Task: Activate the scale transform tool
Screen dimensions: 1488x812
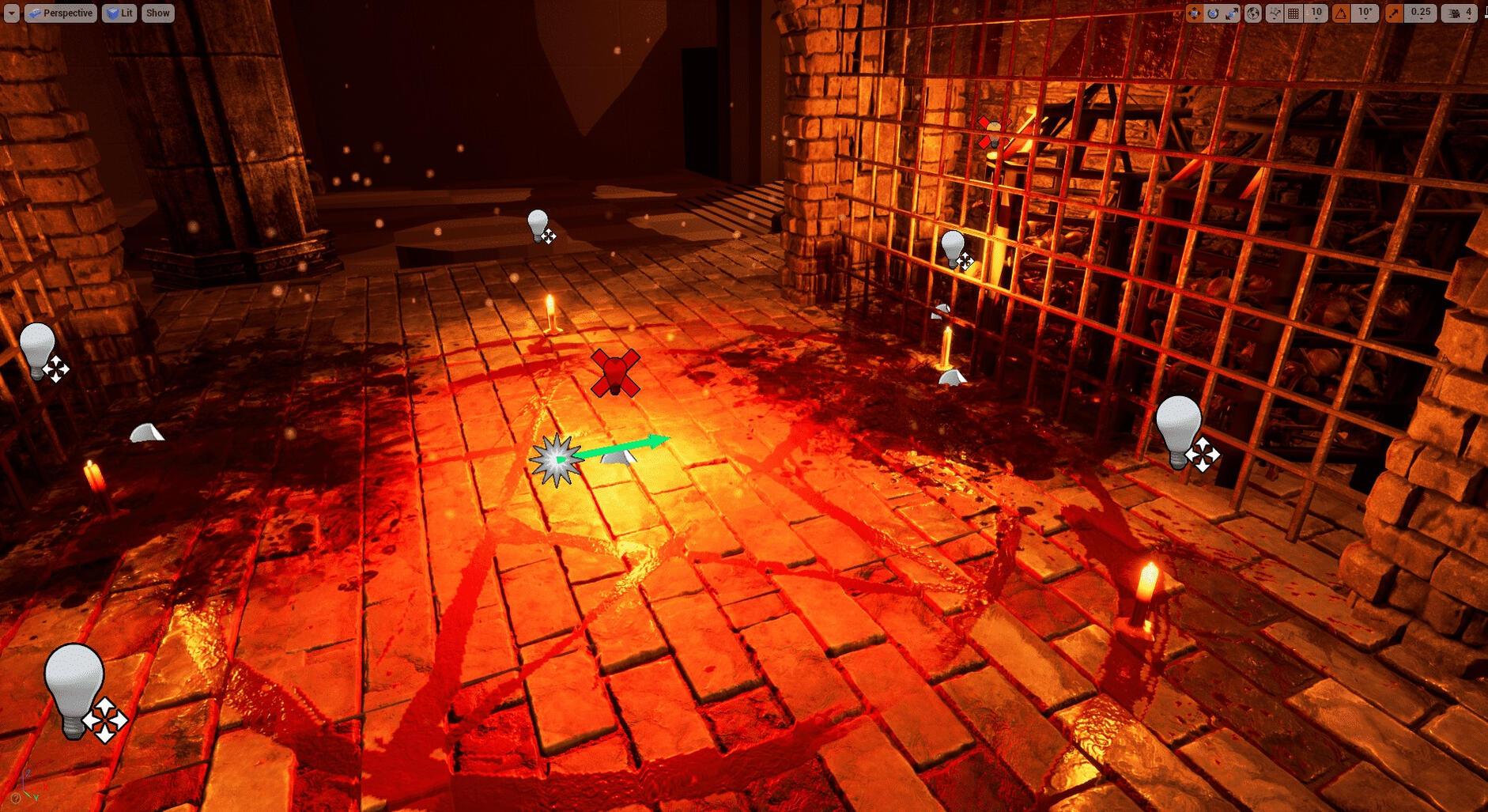Action: point(1232,13)
